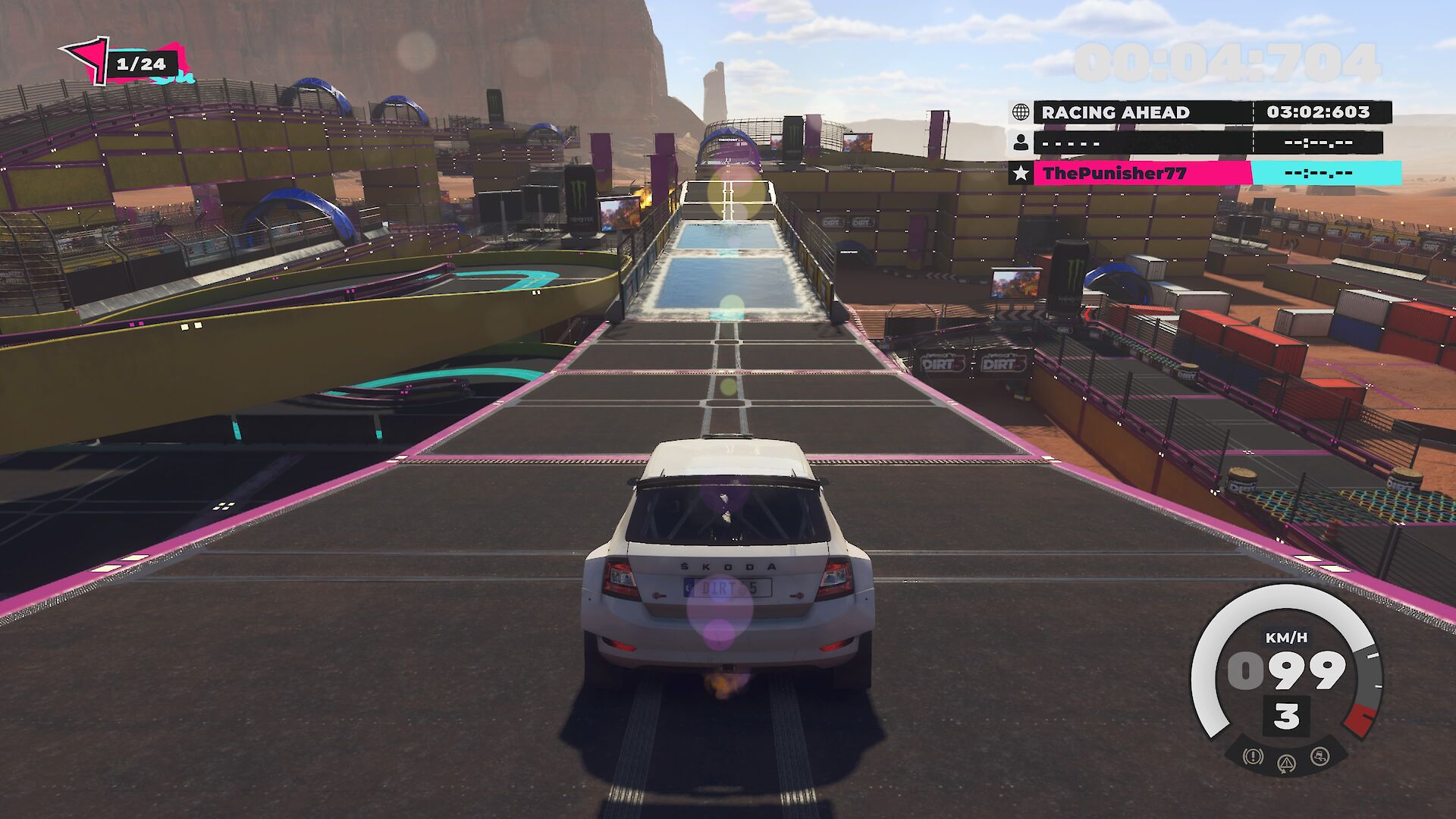
Task: Click the traction control skidding car icon
Action: coord(1319,756)
